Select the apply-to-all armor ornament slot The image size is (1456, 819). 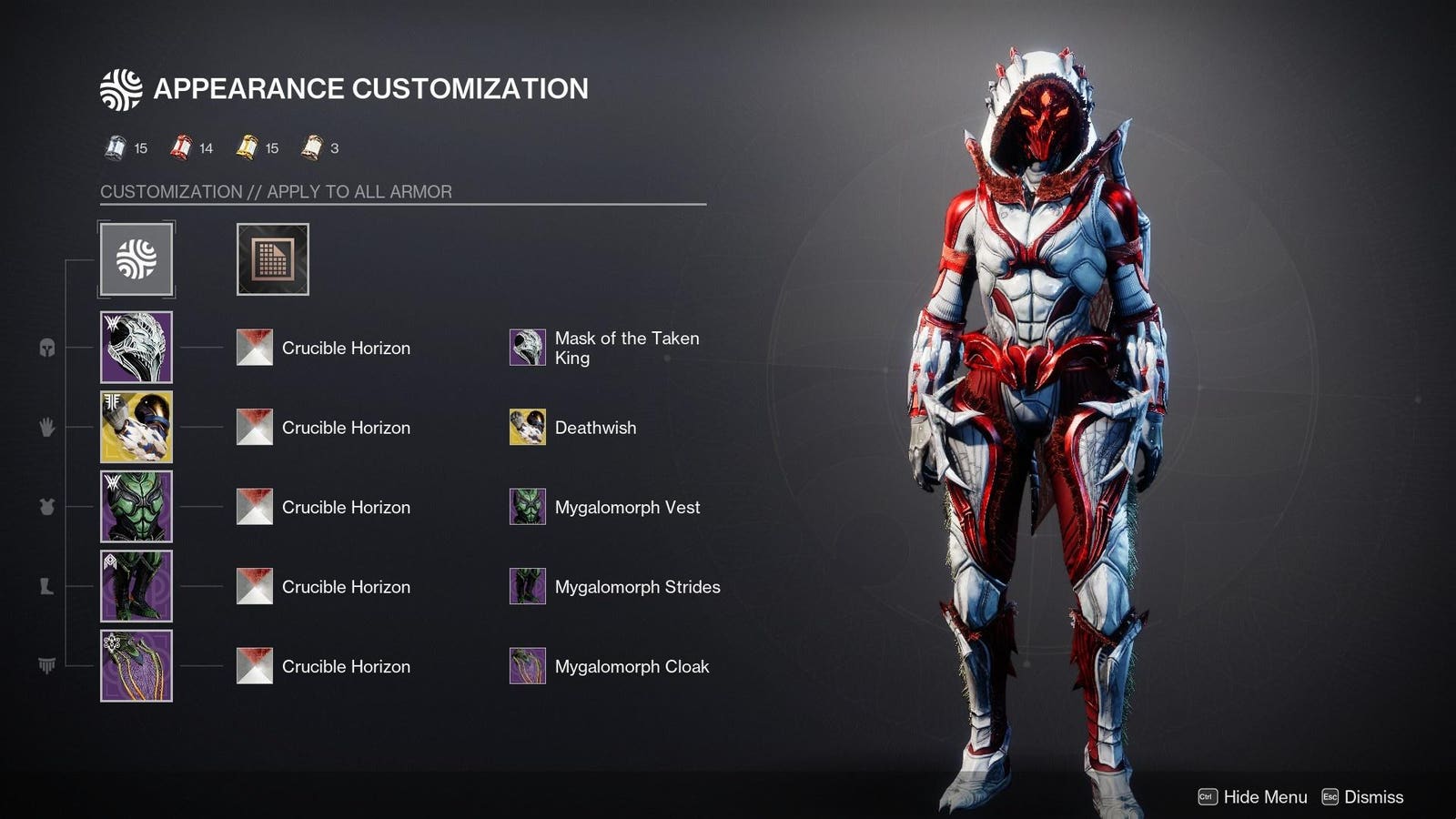pyautogui.click(x=136, y=259)
